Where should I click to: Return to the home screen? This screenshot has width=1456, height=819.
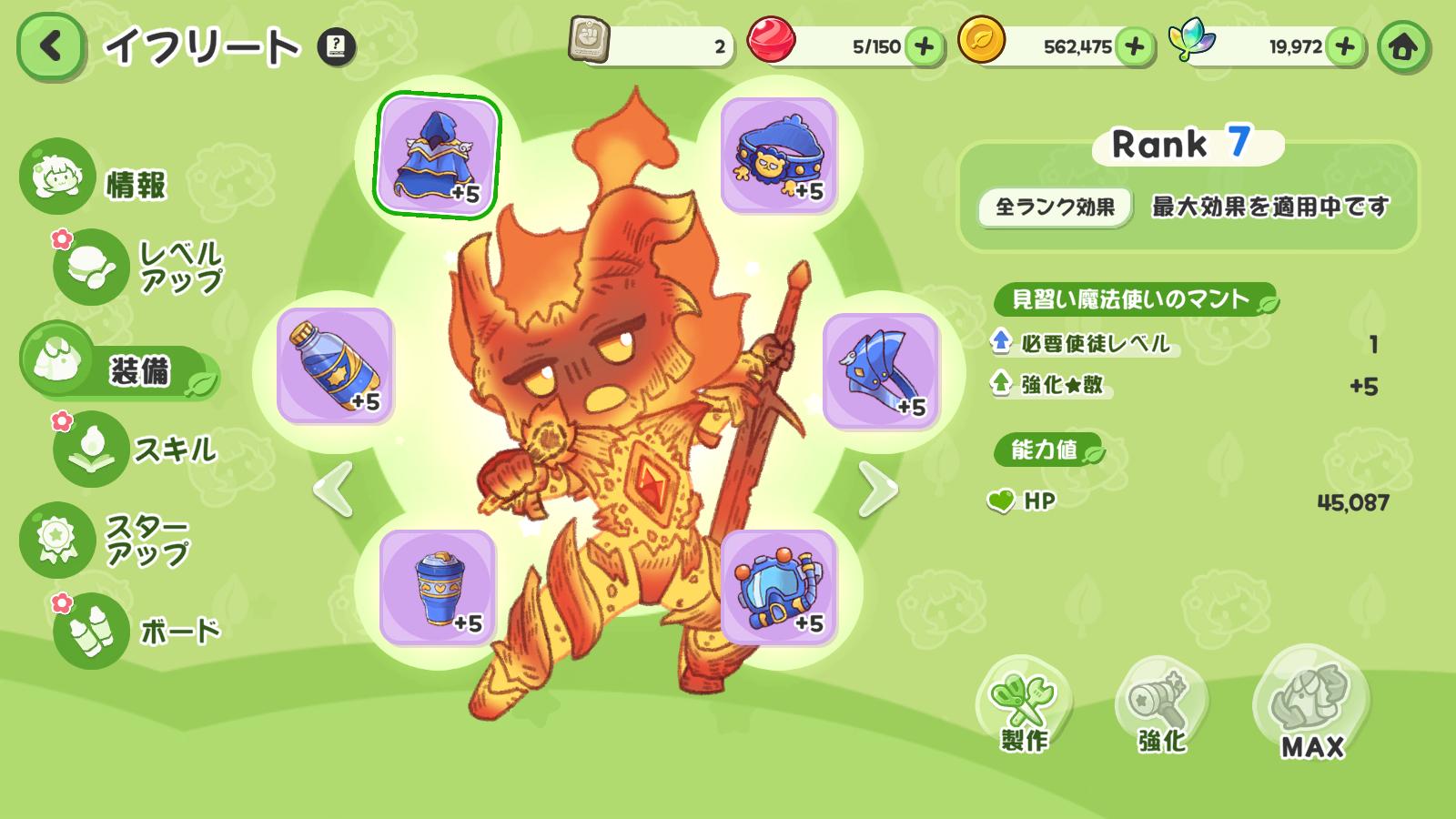click(1402, 46)
